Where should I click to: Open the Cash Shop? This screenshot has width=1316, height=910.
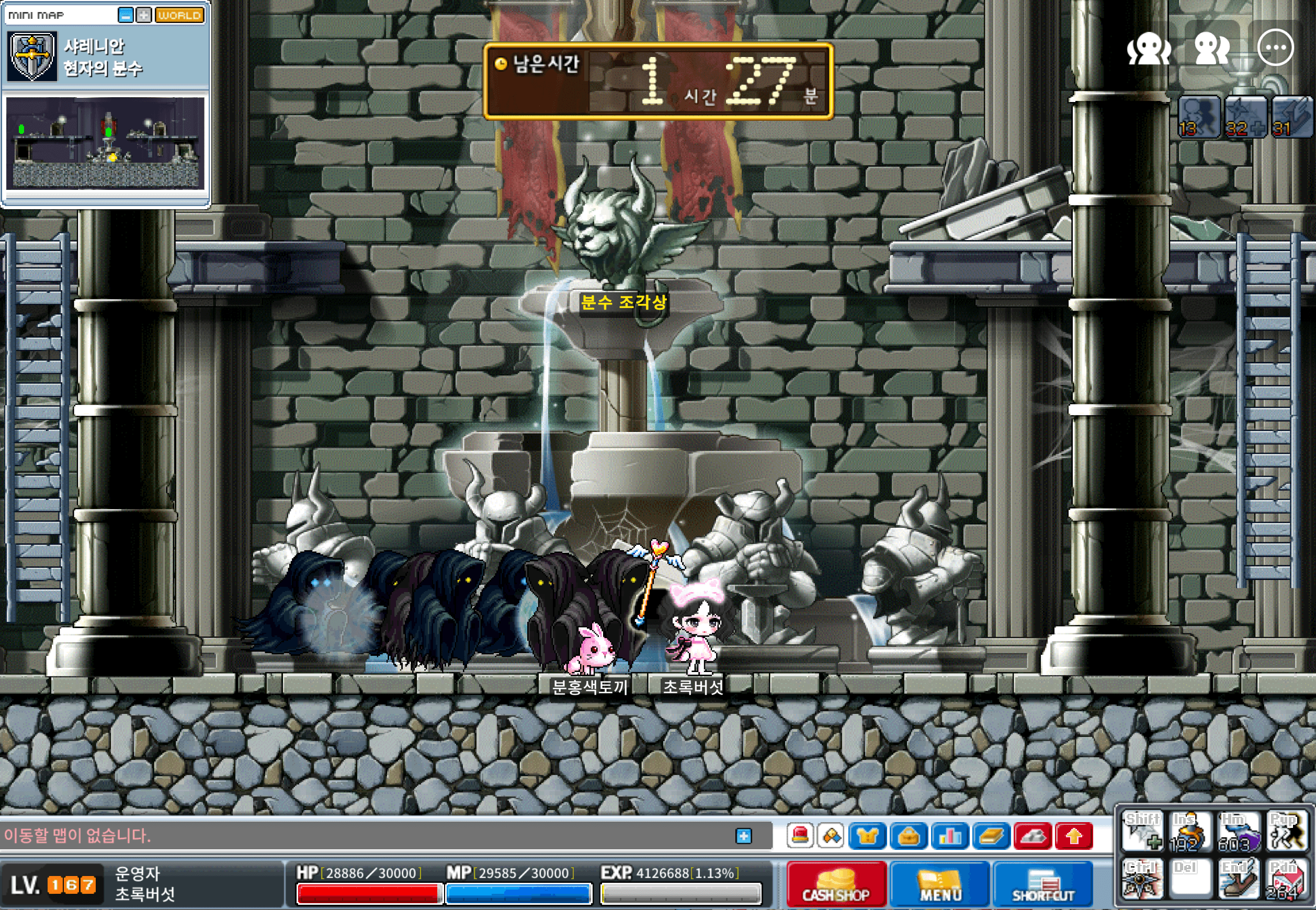point(836,885)
